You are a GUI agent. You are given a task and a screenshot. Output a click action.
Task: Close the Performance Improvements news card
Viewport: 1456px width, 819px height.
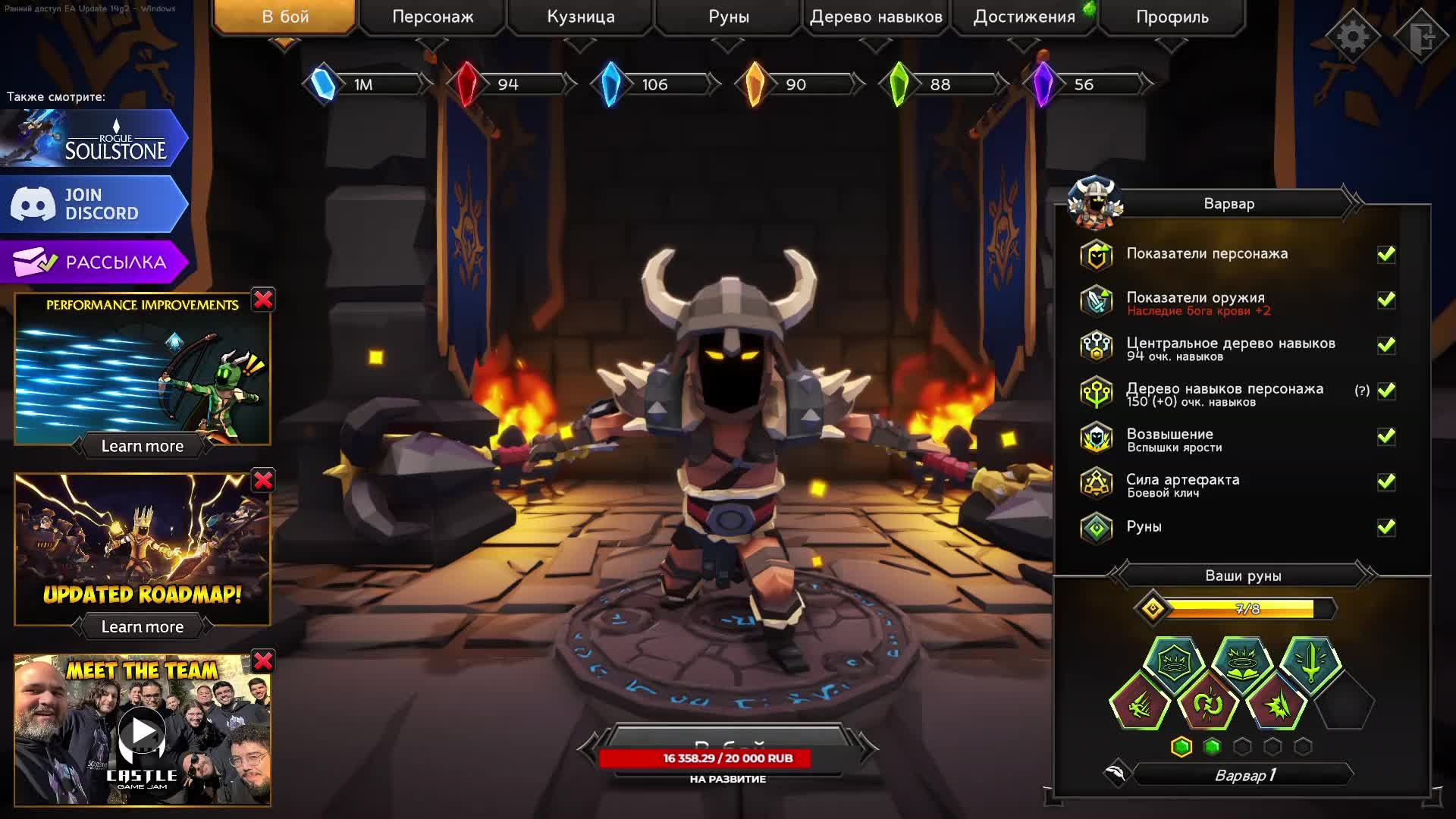(x=263, y=300)
